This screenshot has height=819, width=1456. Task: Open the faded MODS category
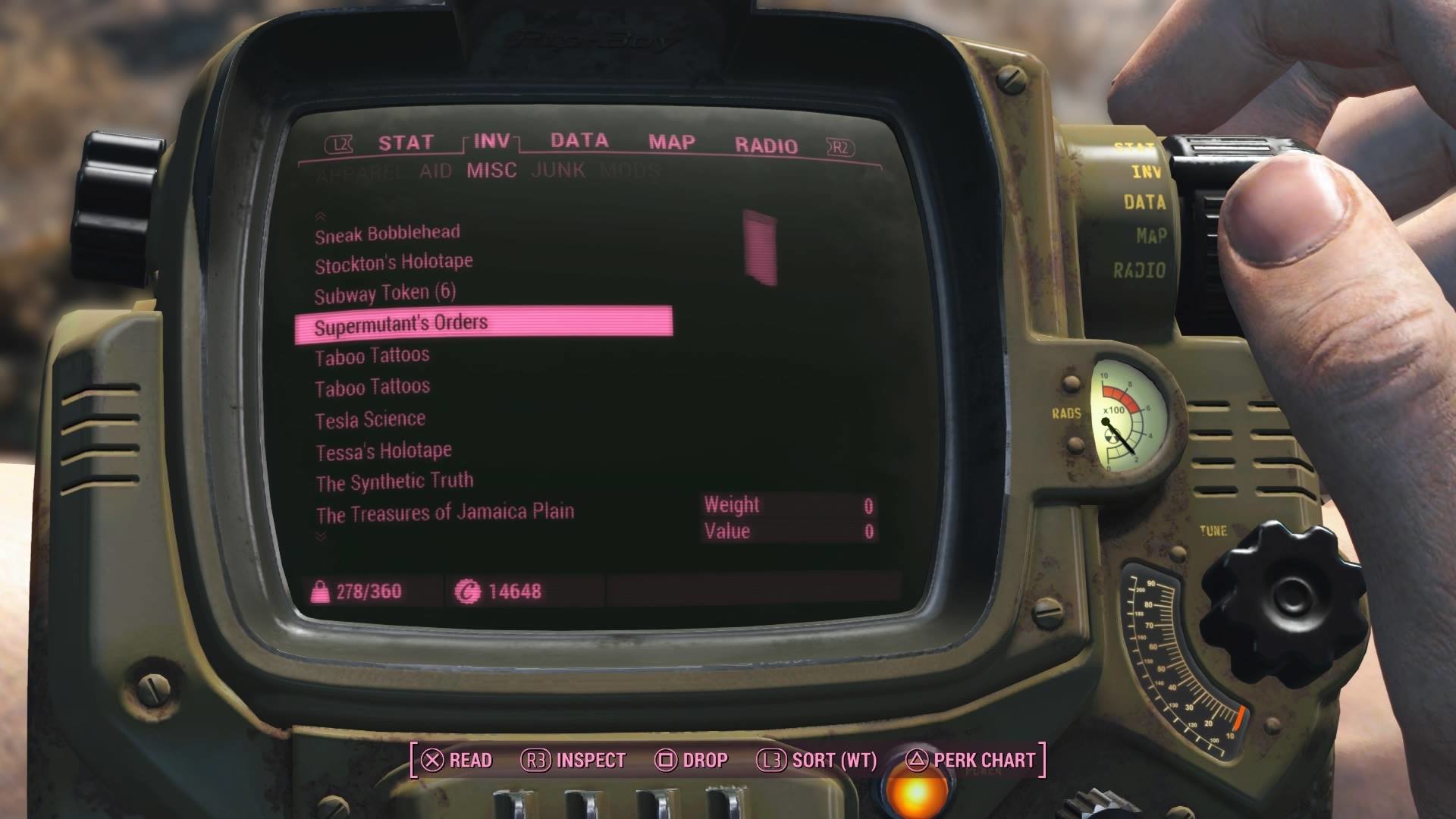tap(629, 171)
